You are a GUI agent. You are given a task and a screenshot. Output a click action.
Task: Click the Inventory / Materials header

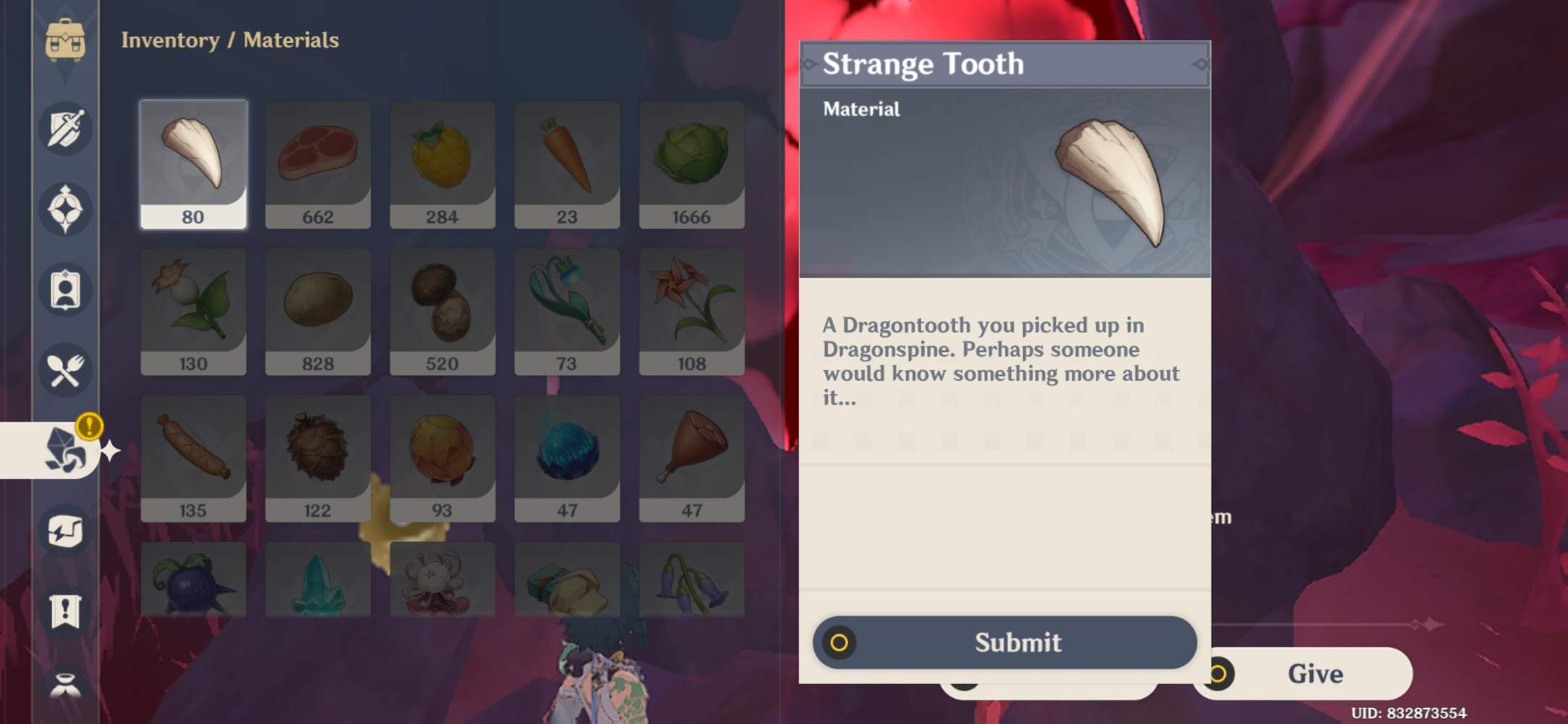230,41
